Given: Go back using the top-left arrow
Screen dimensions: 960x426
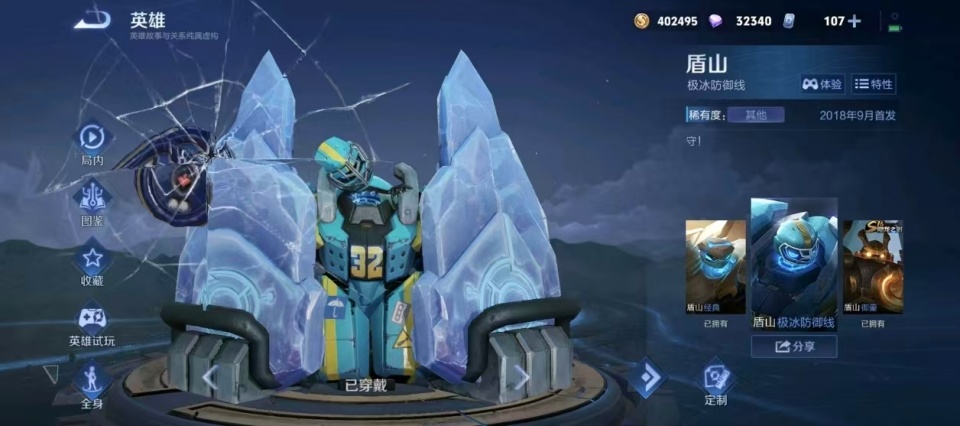Looking at the screenshot, I should (x=93, y=20).
